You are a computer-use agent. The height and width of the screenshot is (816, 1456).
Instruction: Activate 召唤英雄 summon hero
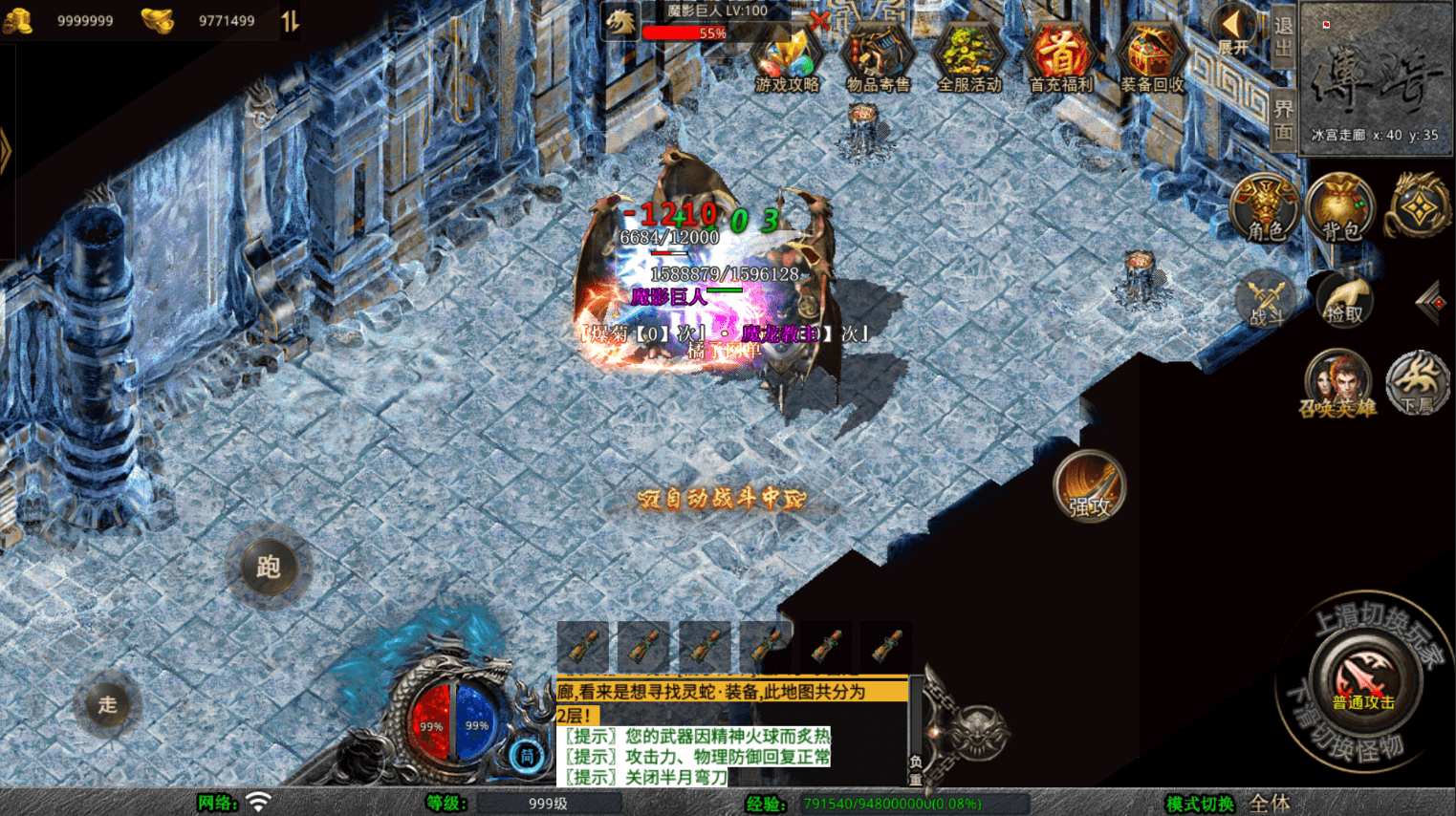coord(1337,384)
